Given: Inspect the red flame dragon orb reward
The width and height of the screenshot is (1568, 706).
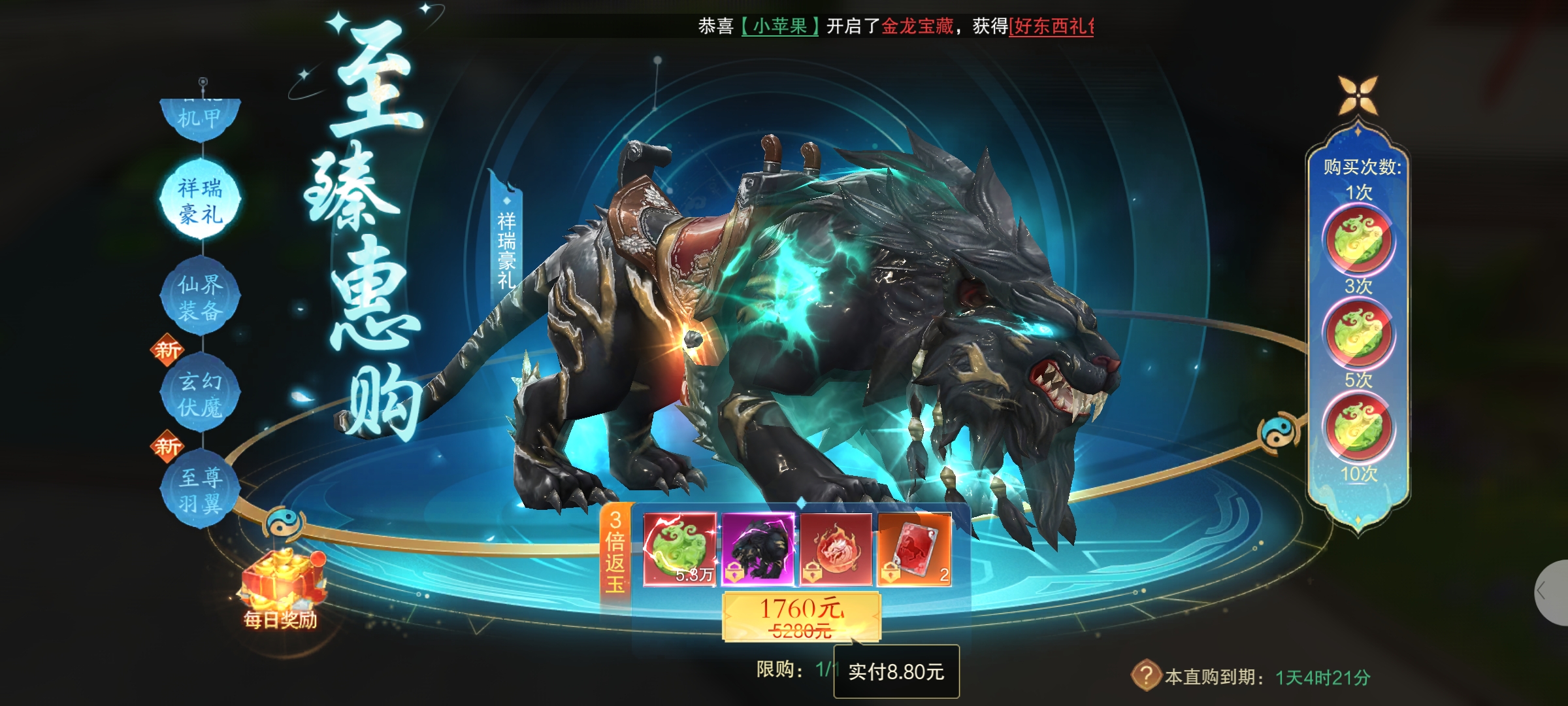Looking at the screenshot, I should (x=836, y=549).
